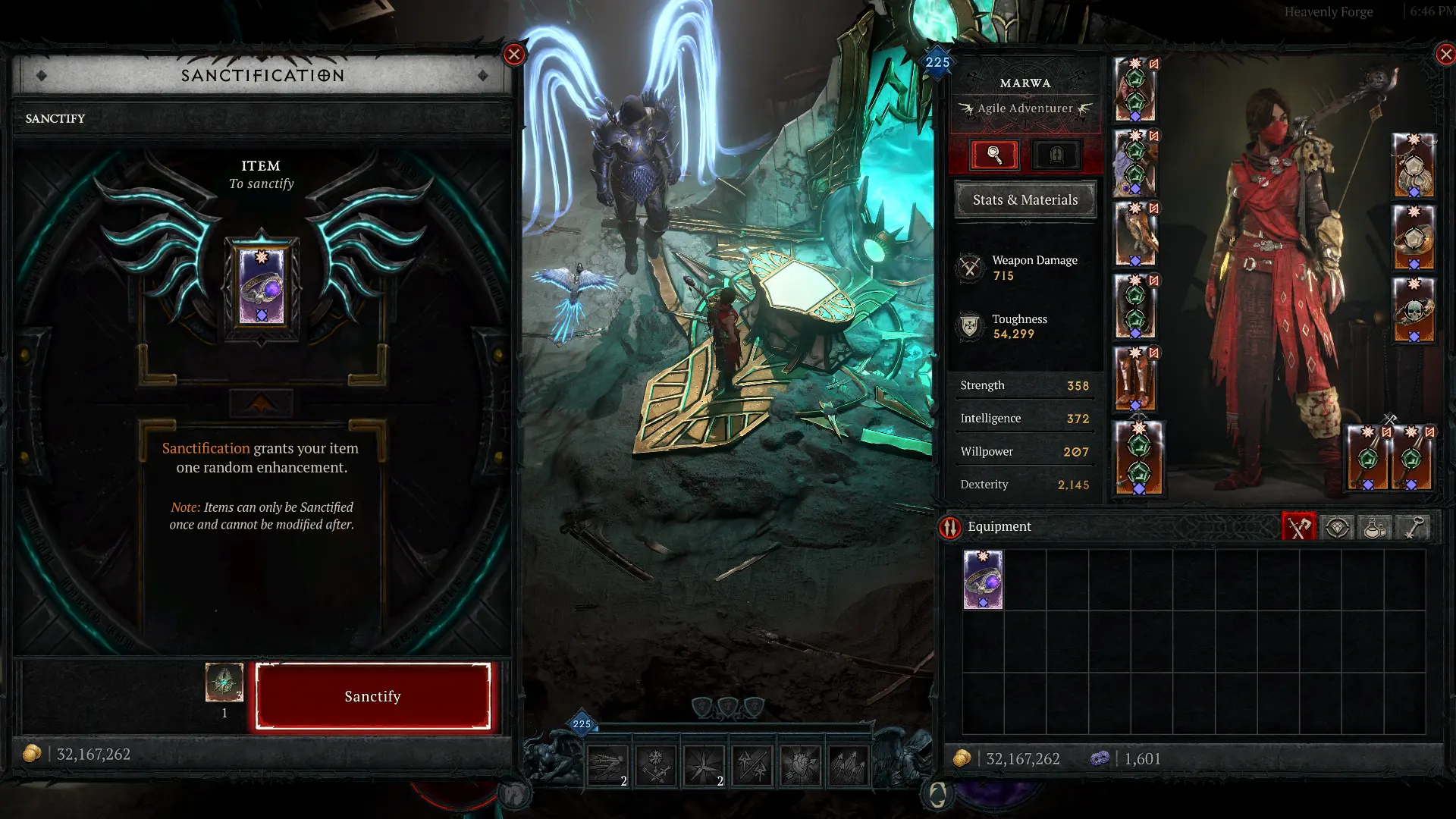Activate the heart pierced by arrow skill

tap(800, 764)
